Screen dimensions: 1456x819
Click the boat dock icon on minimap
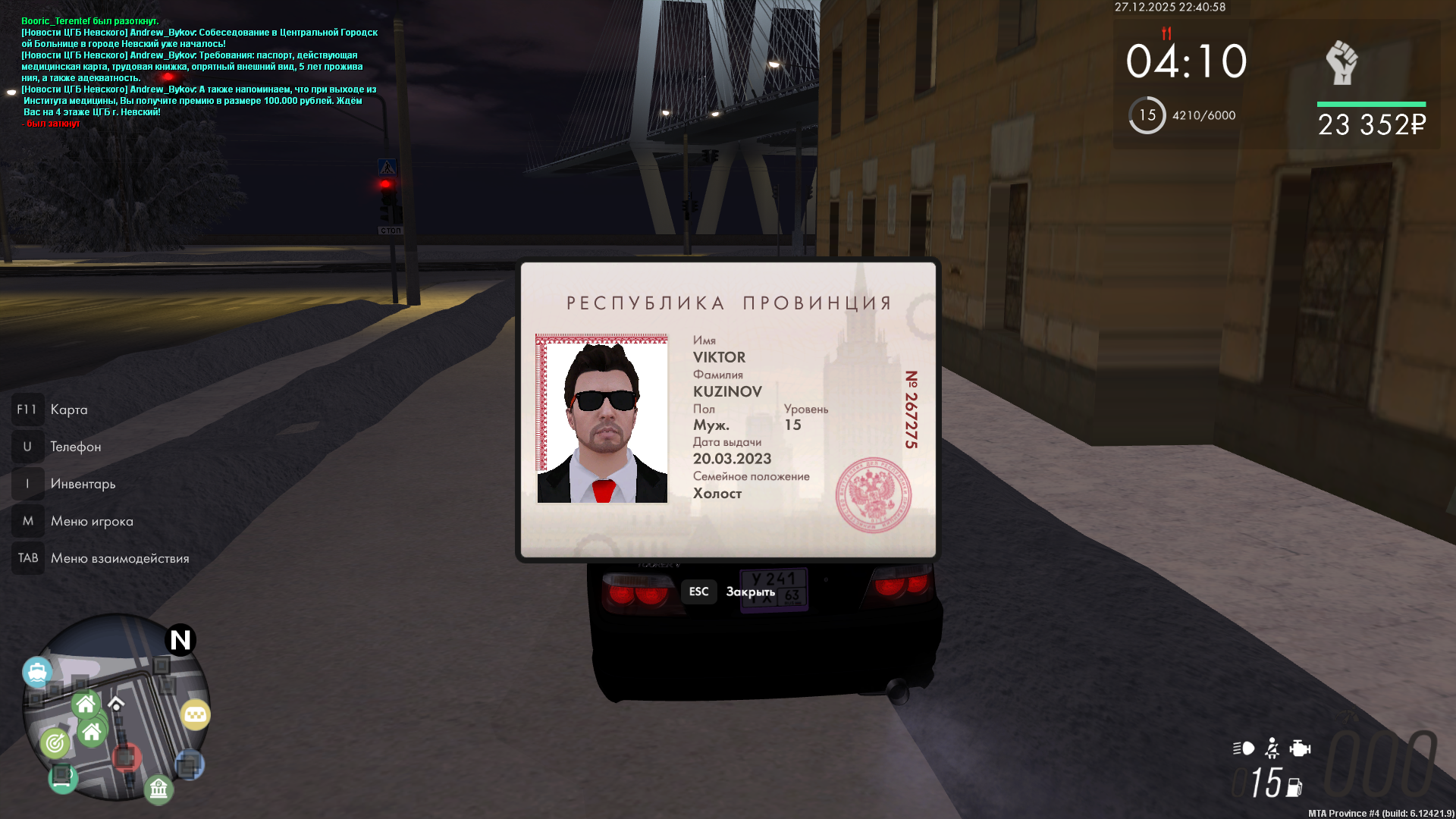pos(38,671)
